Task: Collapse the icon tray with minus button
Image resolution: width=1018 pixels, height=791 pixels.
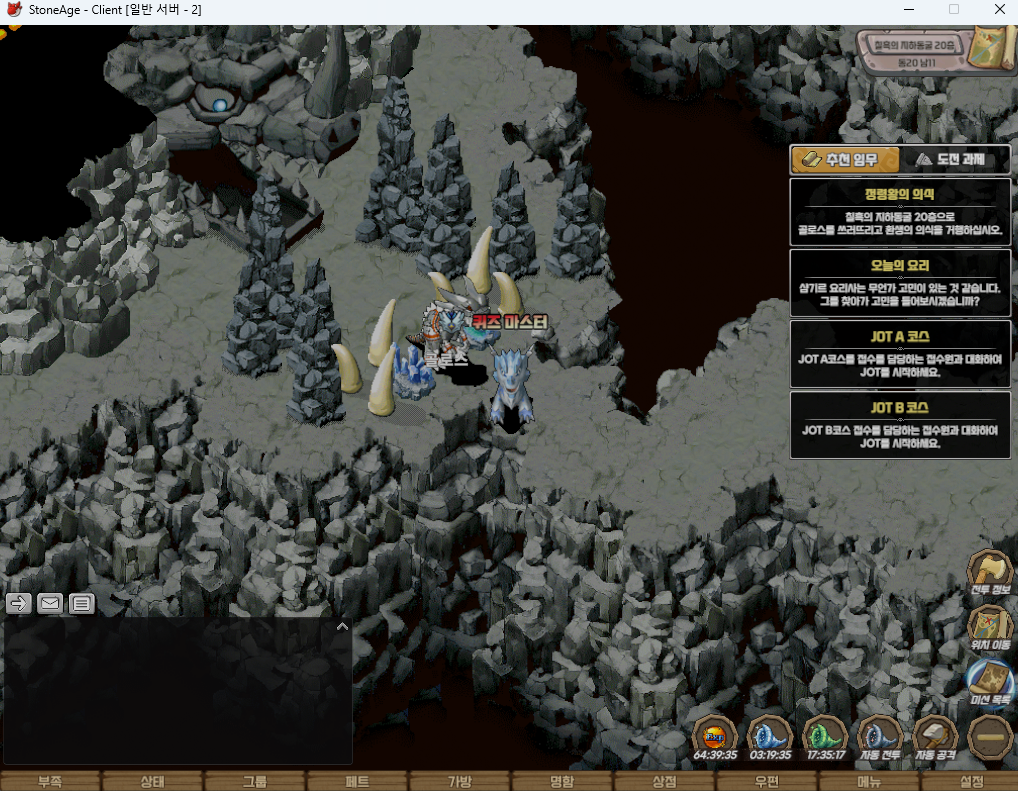Action: 990,738
